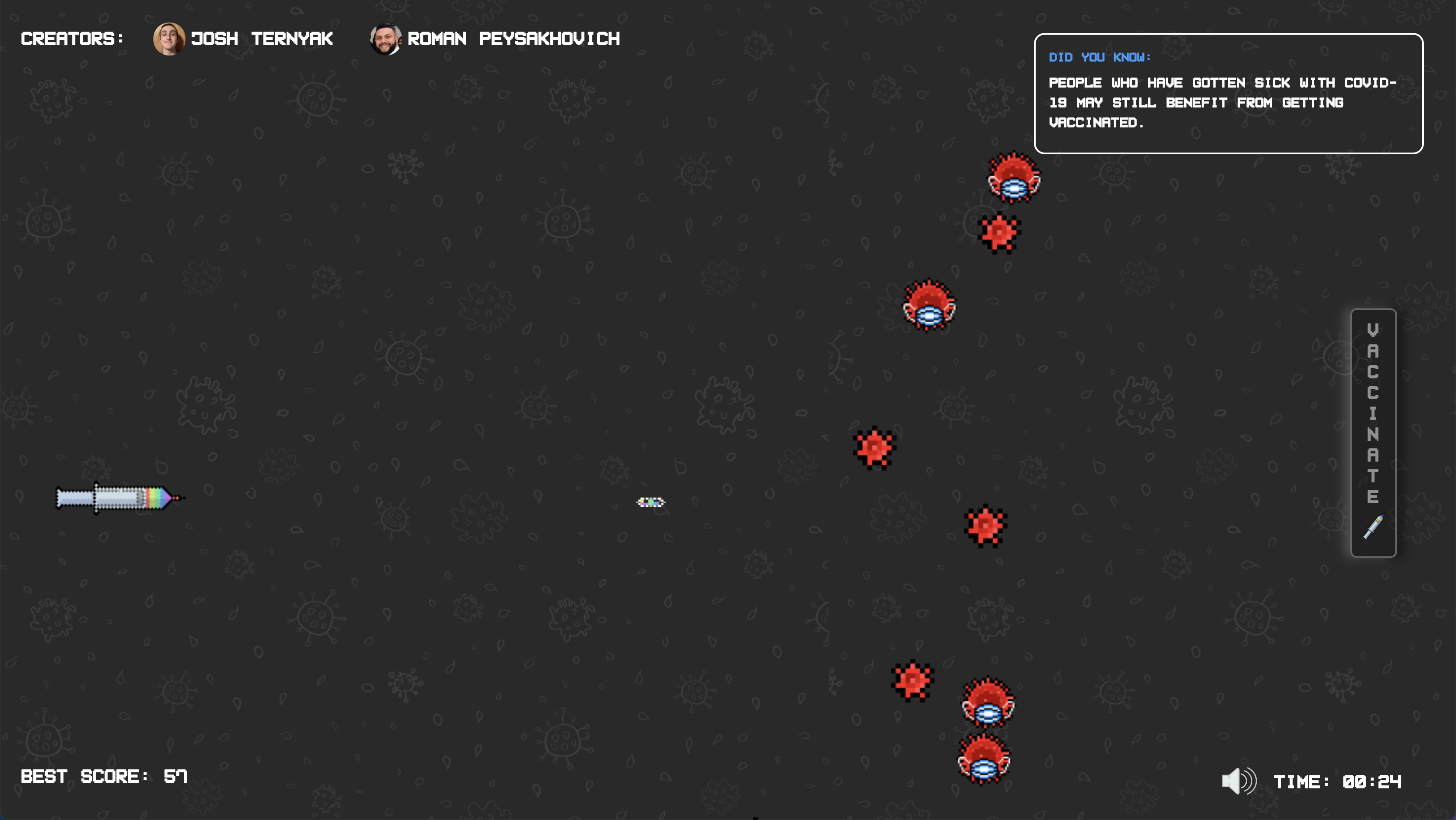The width and height of the screenshot is (1456, 820).
Task: Enable sound by clicking the volume symbol
Action: 1239,781
